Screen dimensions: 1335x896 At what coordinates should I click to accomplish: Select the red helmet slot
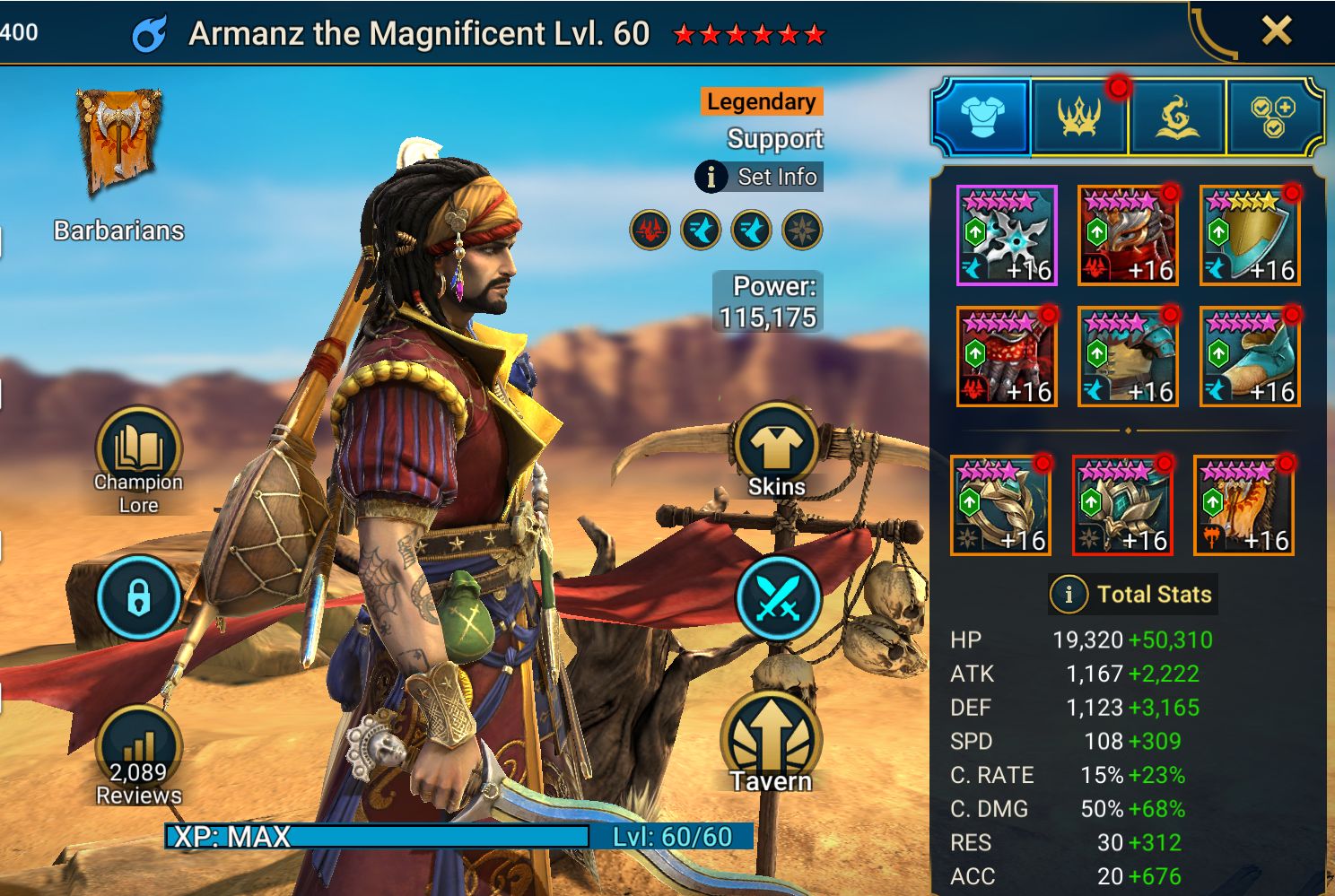1128,236
